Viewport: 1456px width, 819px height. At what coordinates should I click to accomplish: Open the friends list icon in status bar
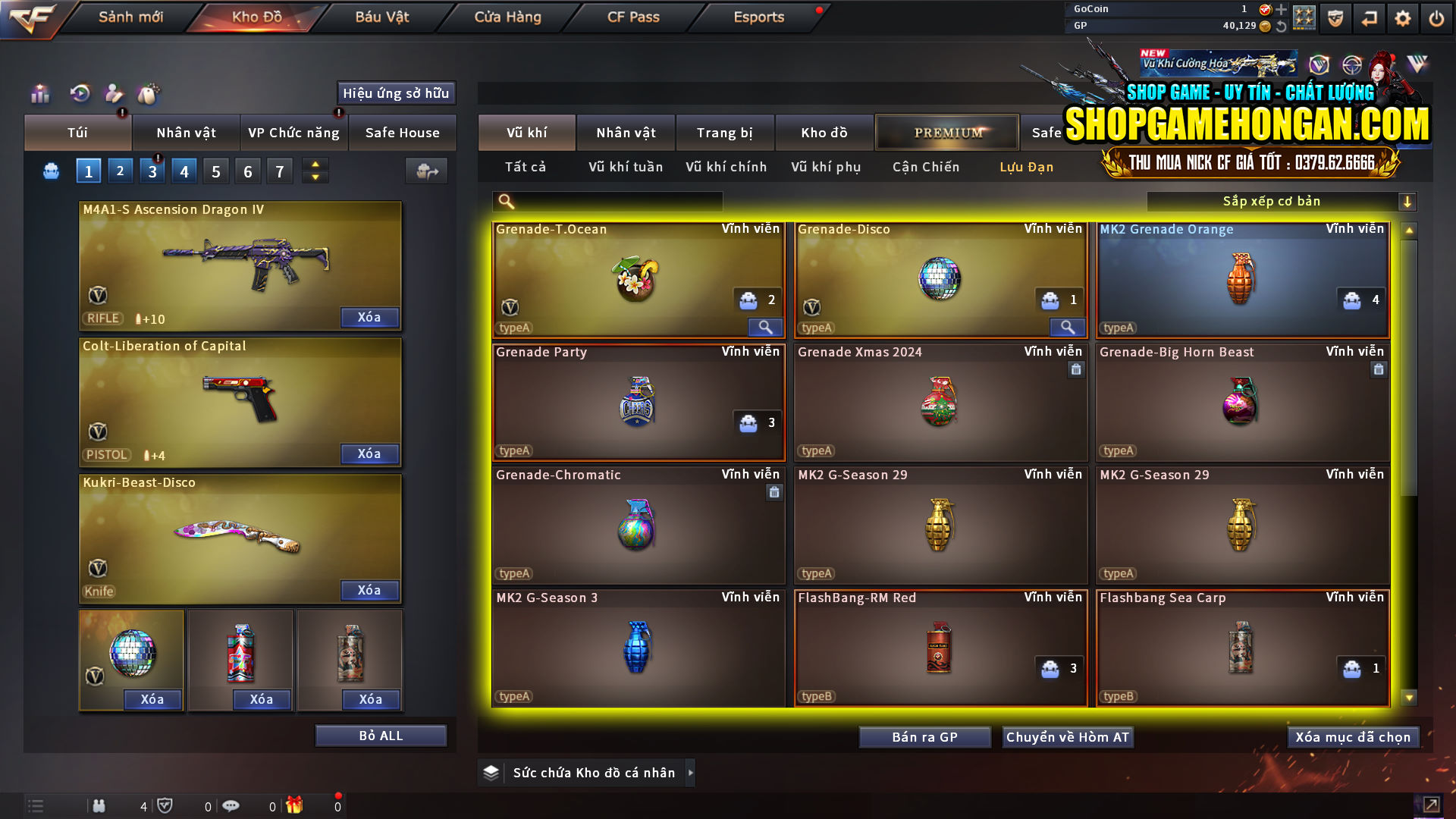tap(99, 806)
